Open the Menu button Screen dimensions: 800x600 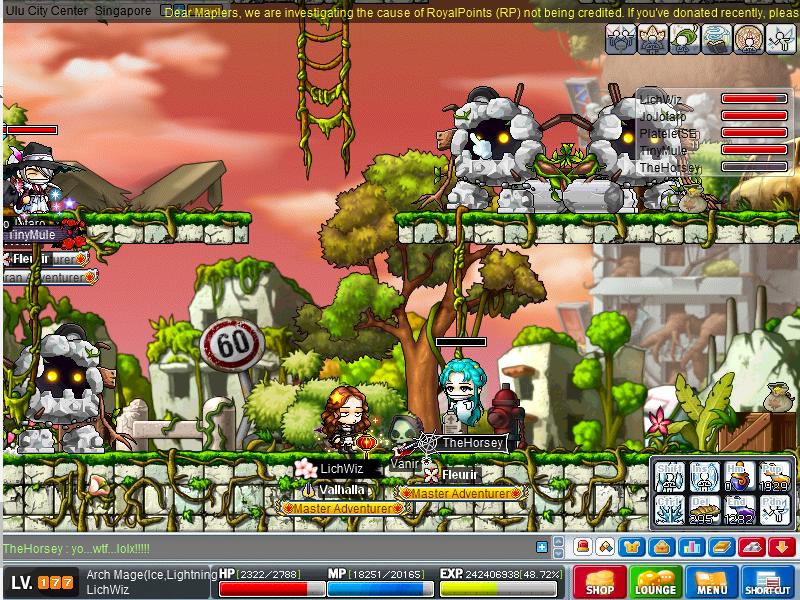(712, 582)
